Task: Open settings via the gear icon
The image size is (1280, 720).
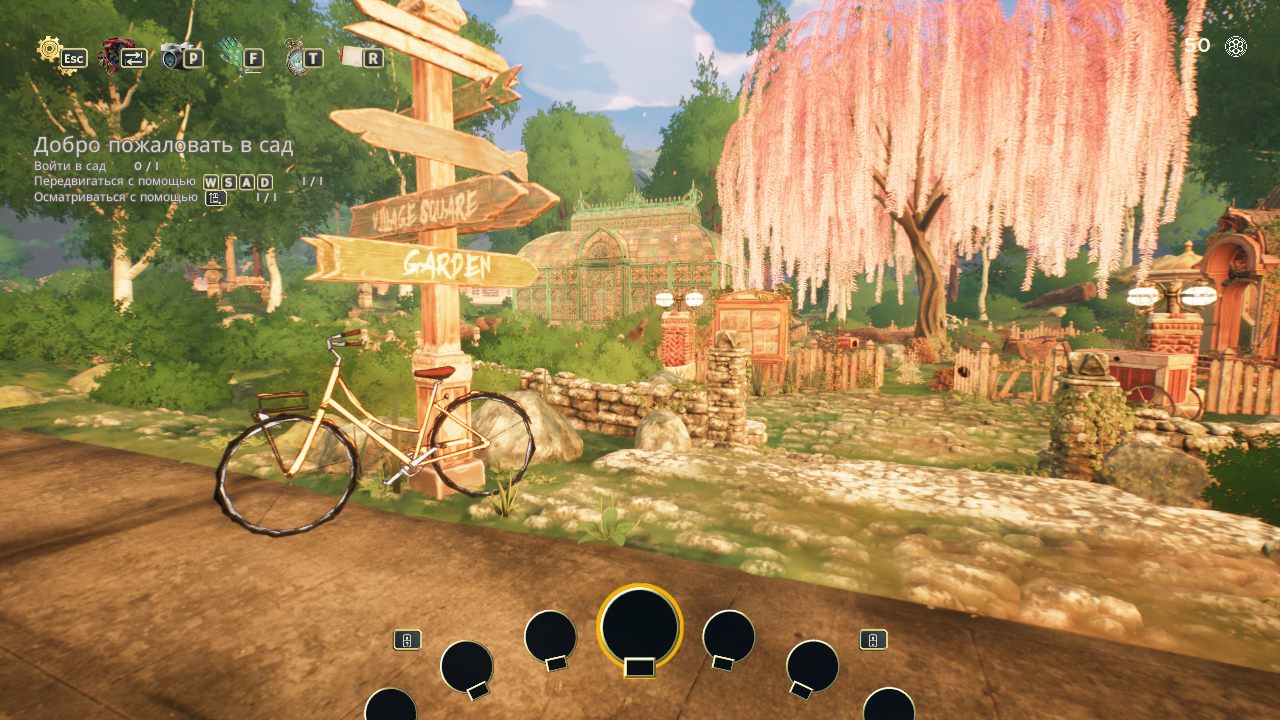Action: 50,50
